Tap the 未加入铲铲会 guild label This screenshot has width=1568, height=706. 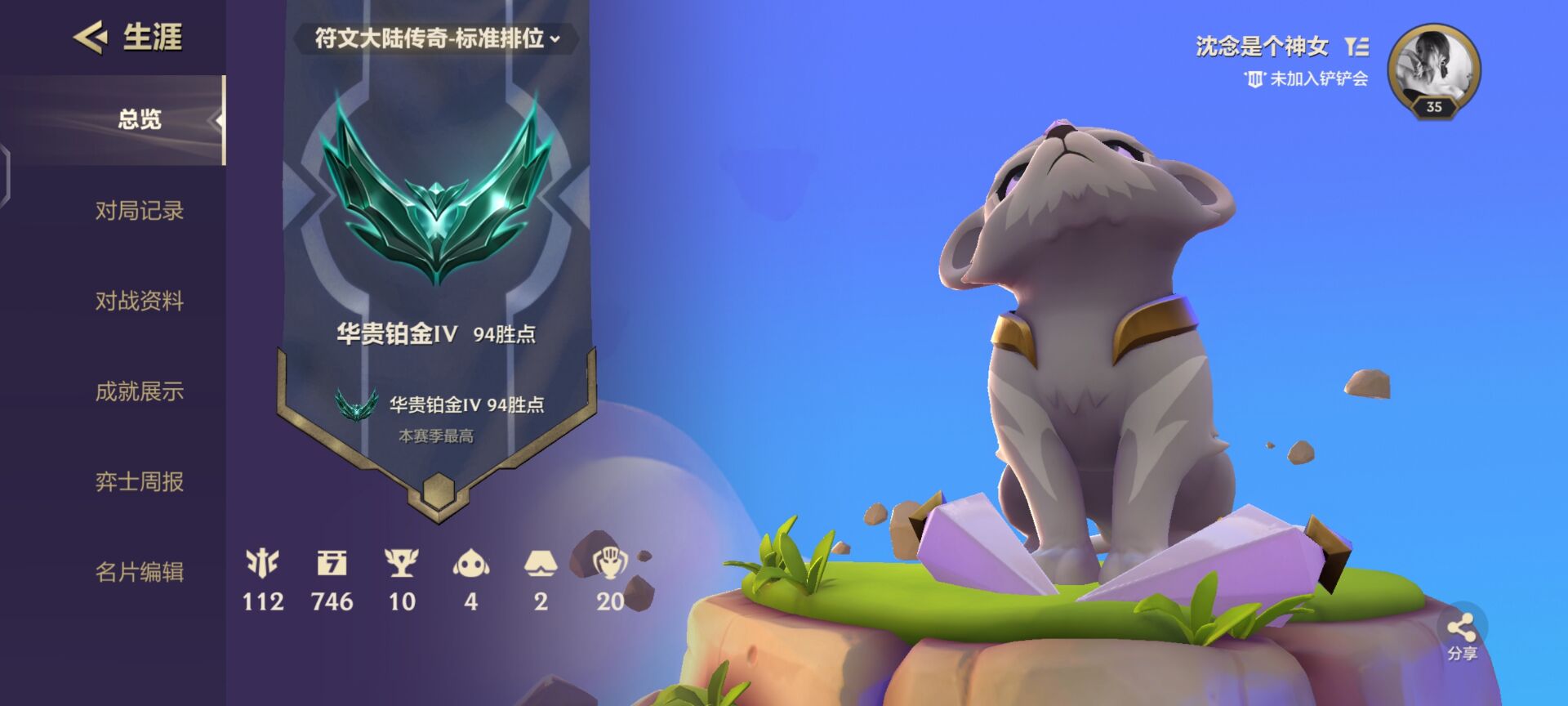coord(1307,79)
